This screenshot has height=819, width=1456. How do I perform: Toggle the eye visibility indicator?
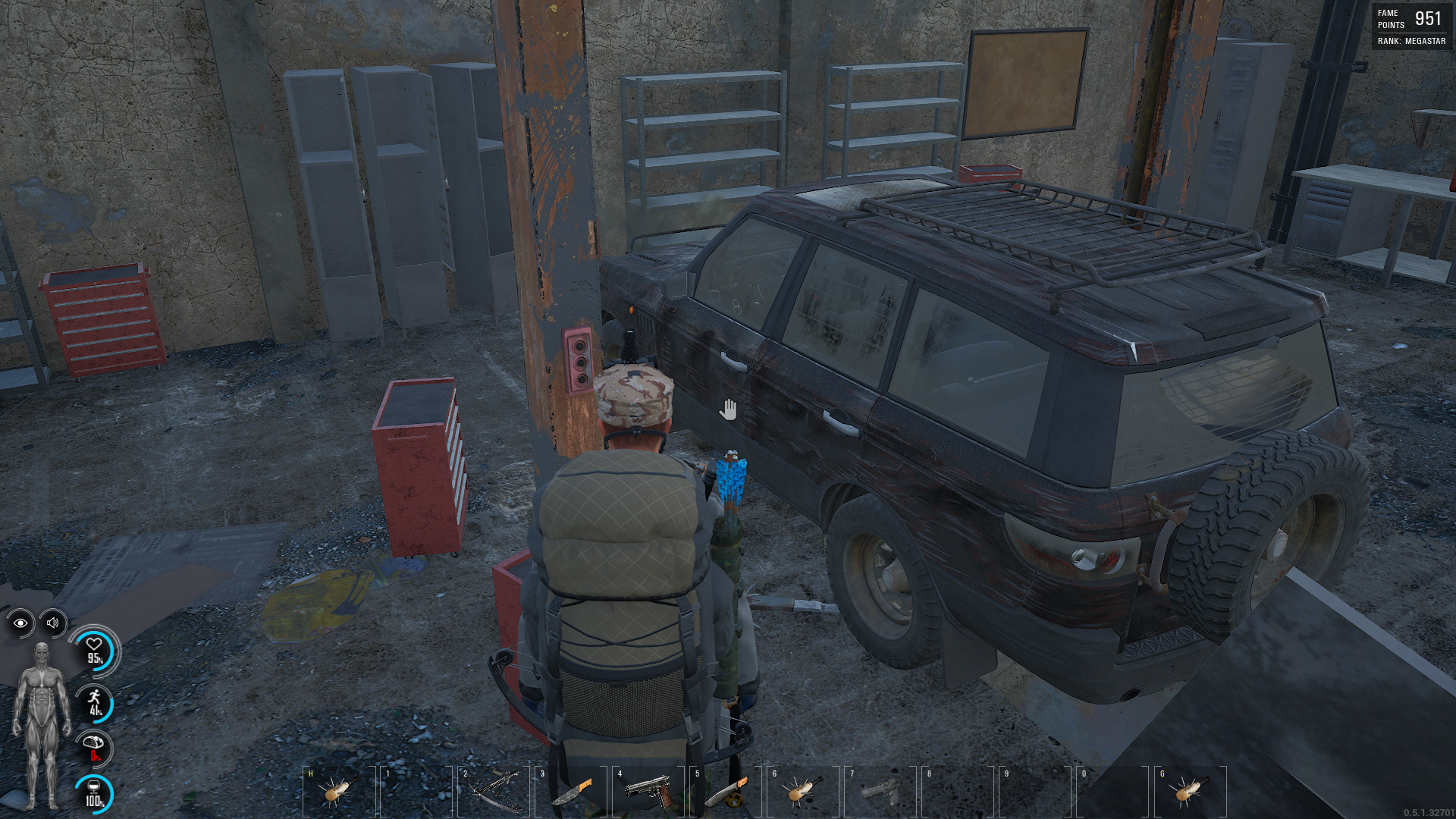point(19,624)
